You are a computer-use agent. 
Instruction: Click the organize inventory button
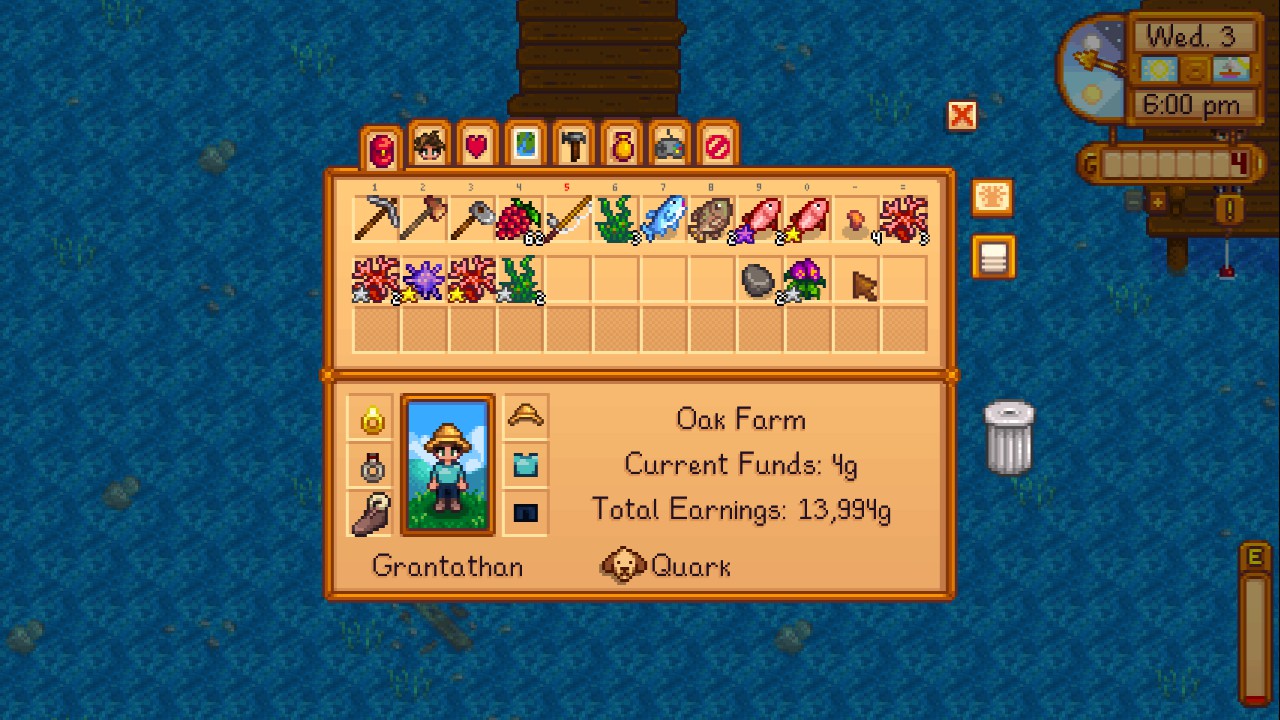coord(992,257)
